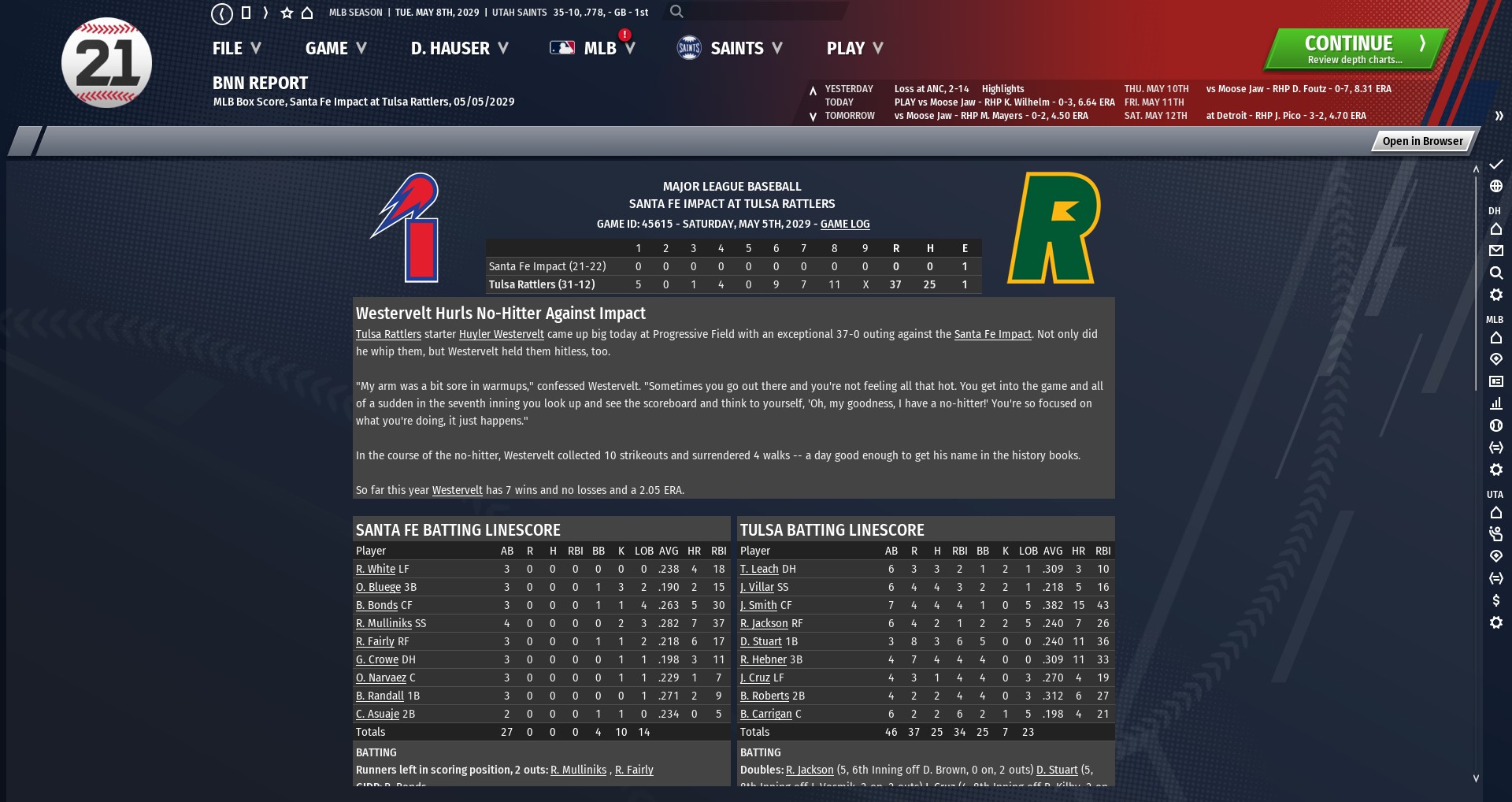1512x802 pixels.
Task: Select J. Smith in Tulsa batting linescore
Action: point(758,606)
